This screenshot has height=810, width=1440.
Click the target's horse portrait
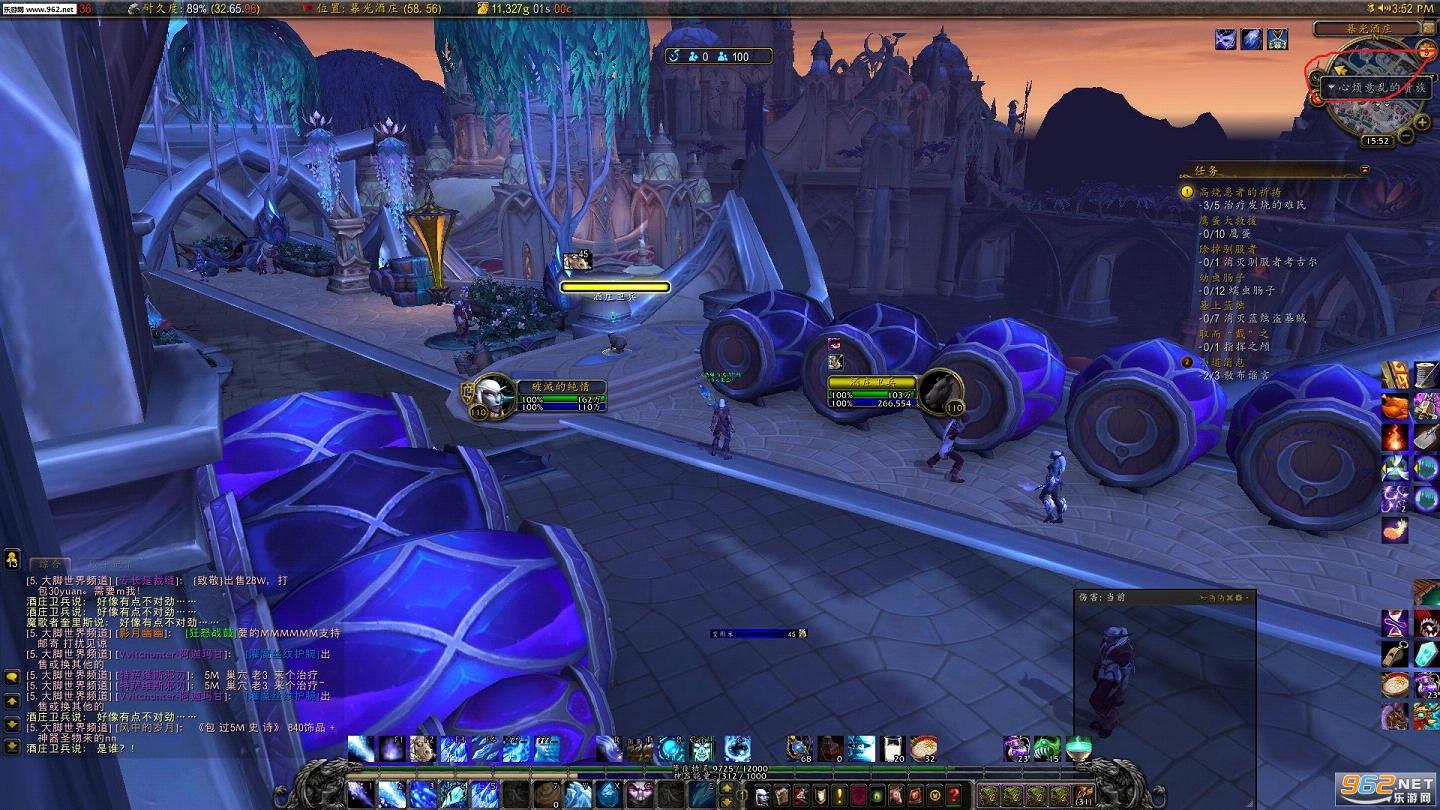941,390
